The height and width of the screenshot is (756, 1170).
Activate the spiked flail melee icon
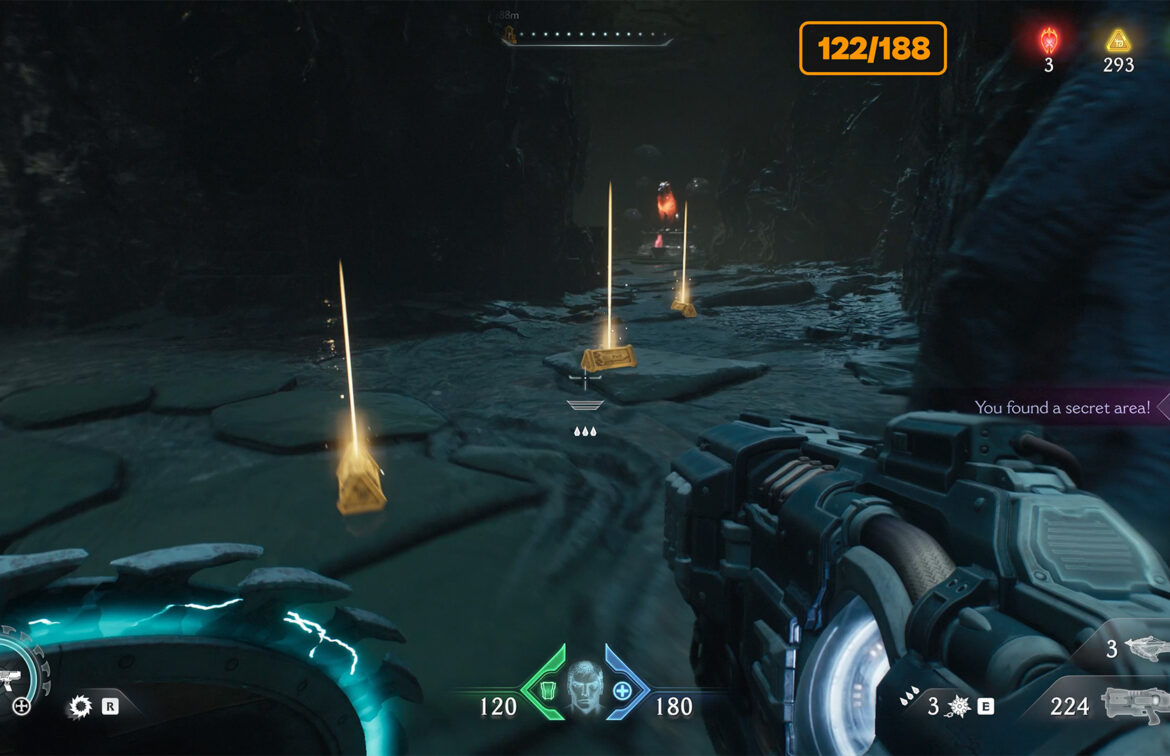(x=958, y=706)
